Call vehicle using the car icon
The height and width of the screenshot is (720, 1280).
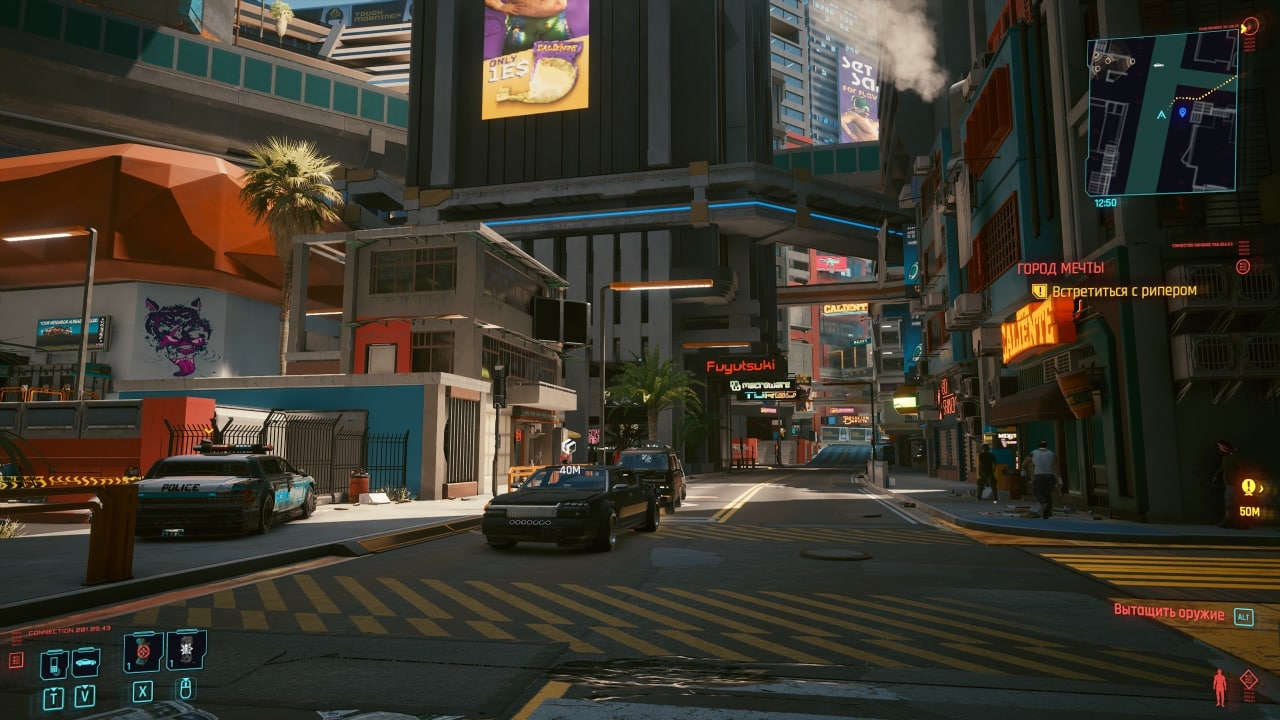click(x=85, y=663)
